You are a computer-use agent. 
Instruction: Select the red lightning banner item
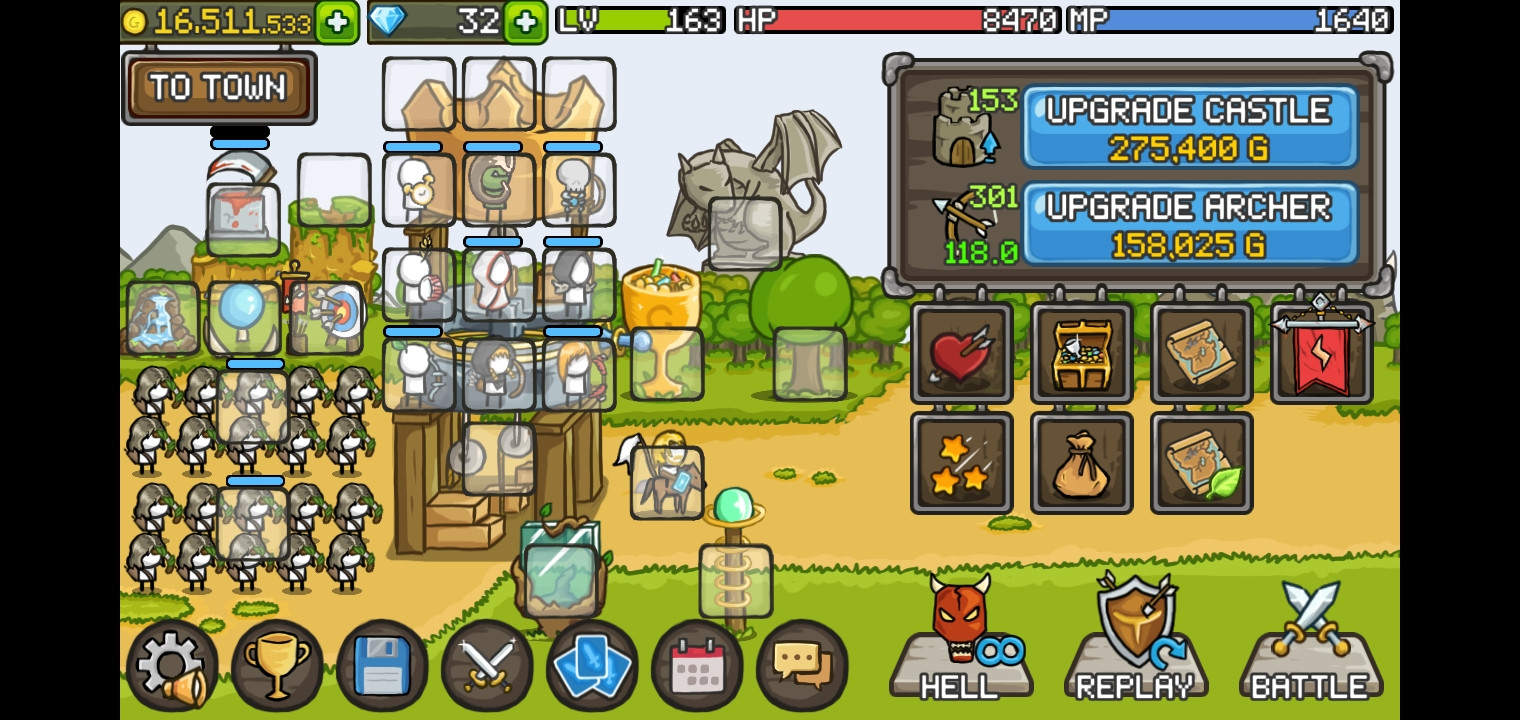[x=1320, y=353]
